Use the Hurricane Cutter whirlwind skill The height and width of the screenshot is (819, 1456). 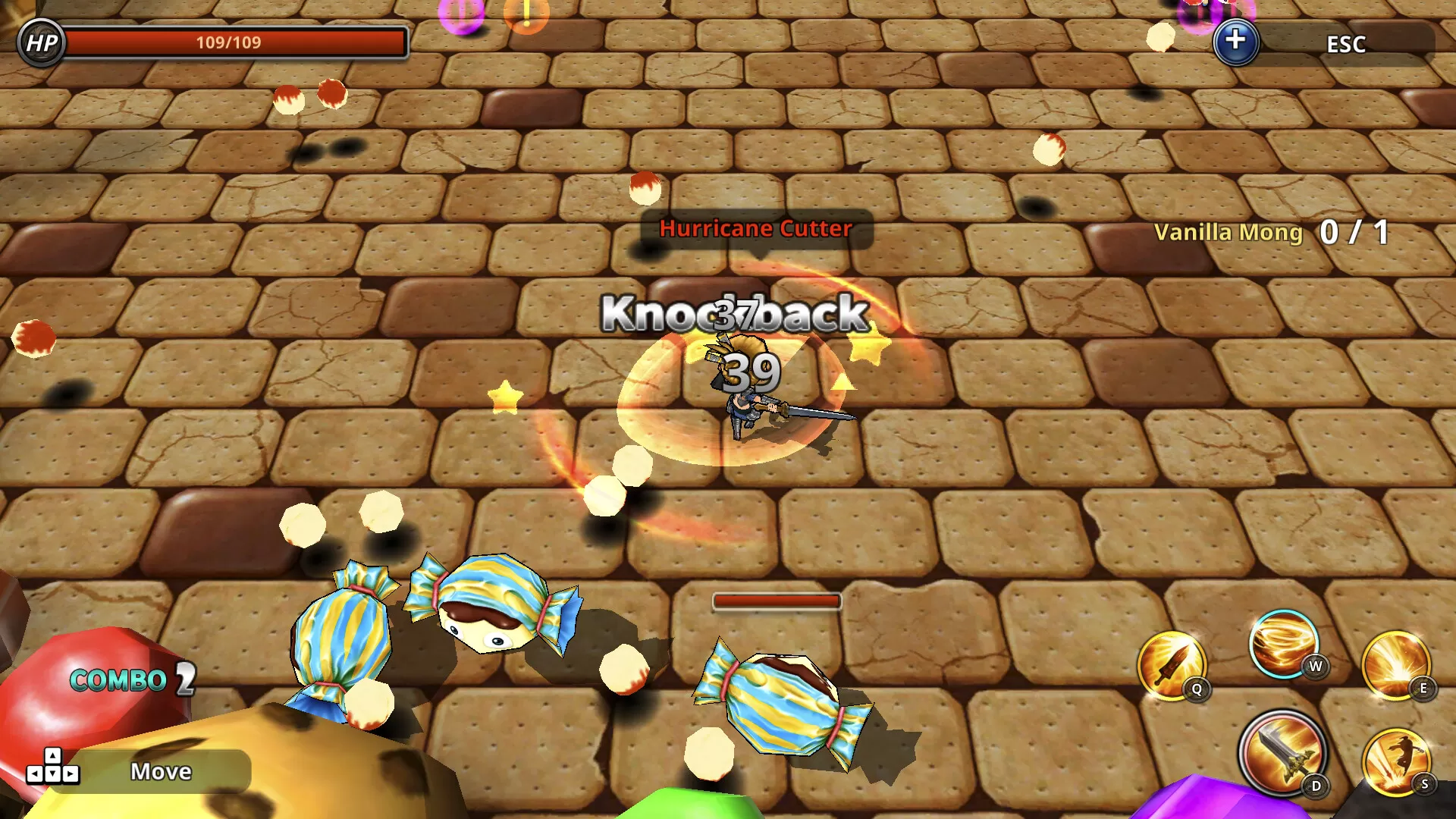[1283, 645]
